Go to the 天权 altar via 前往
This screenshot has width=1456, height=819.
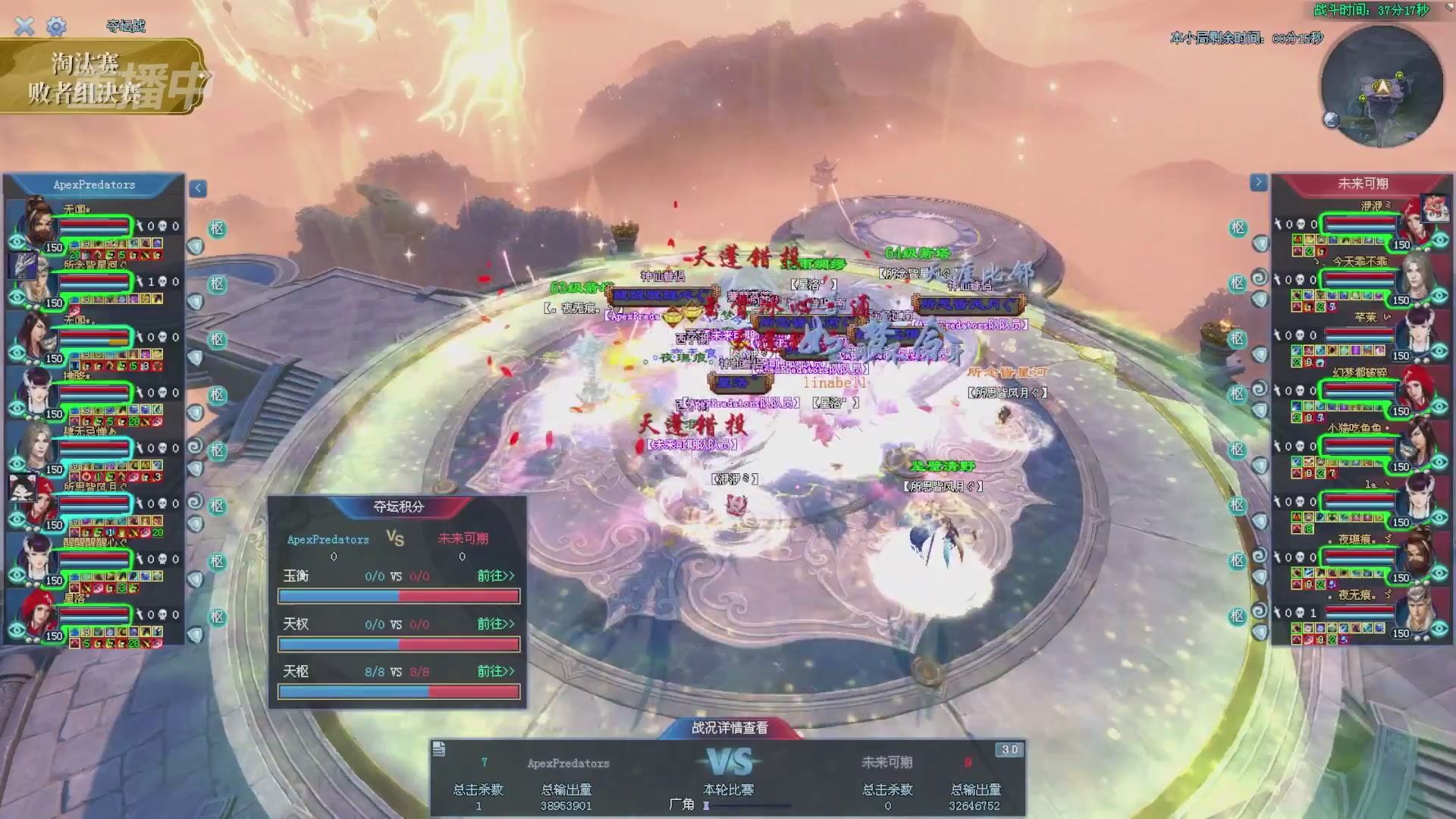point(495,624)
